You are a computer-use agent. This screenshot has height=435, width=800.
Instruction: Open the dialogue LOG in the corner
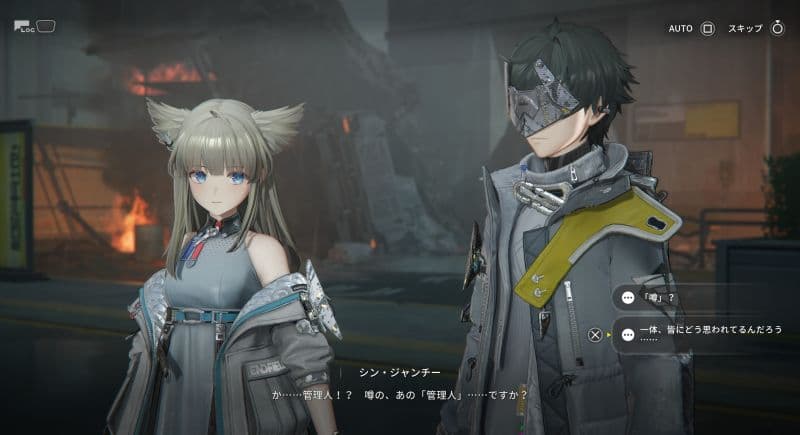click(35, 26)
